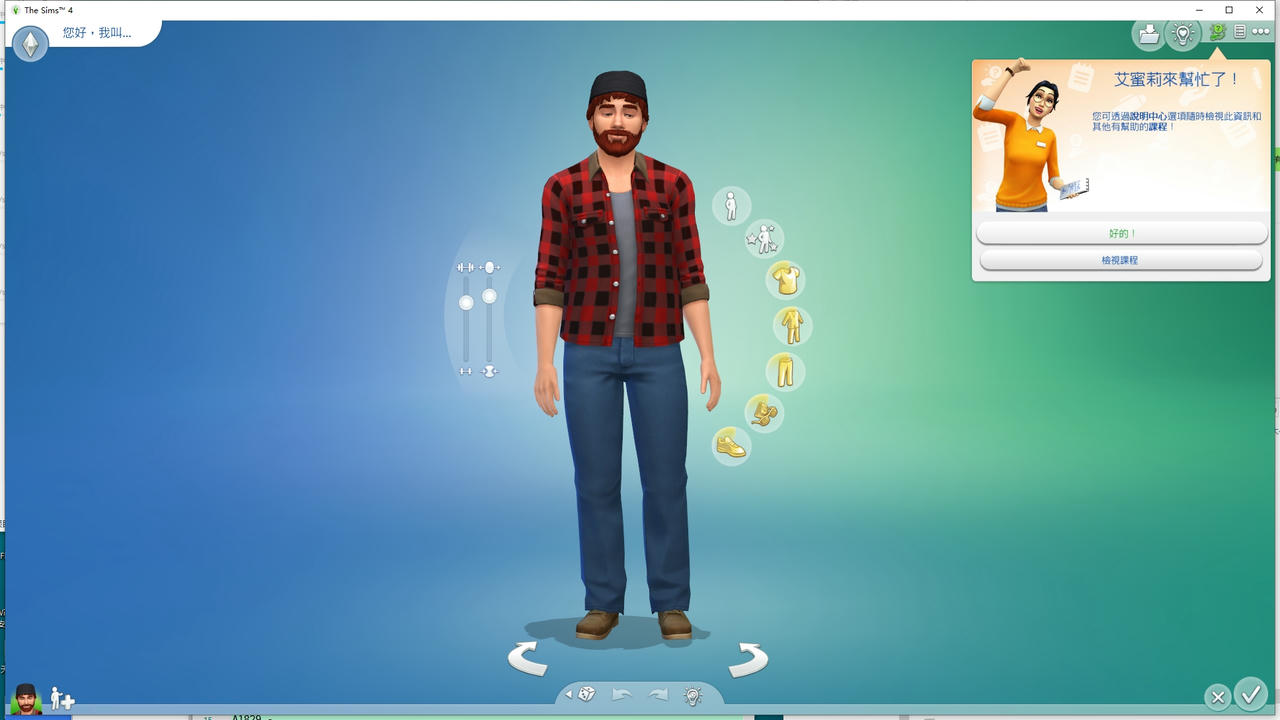Image resolution: width=1280 pixels, height=720 pixels.
Task: Select the shoes category icon
Action: [x=731, y=446]
